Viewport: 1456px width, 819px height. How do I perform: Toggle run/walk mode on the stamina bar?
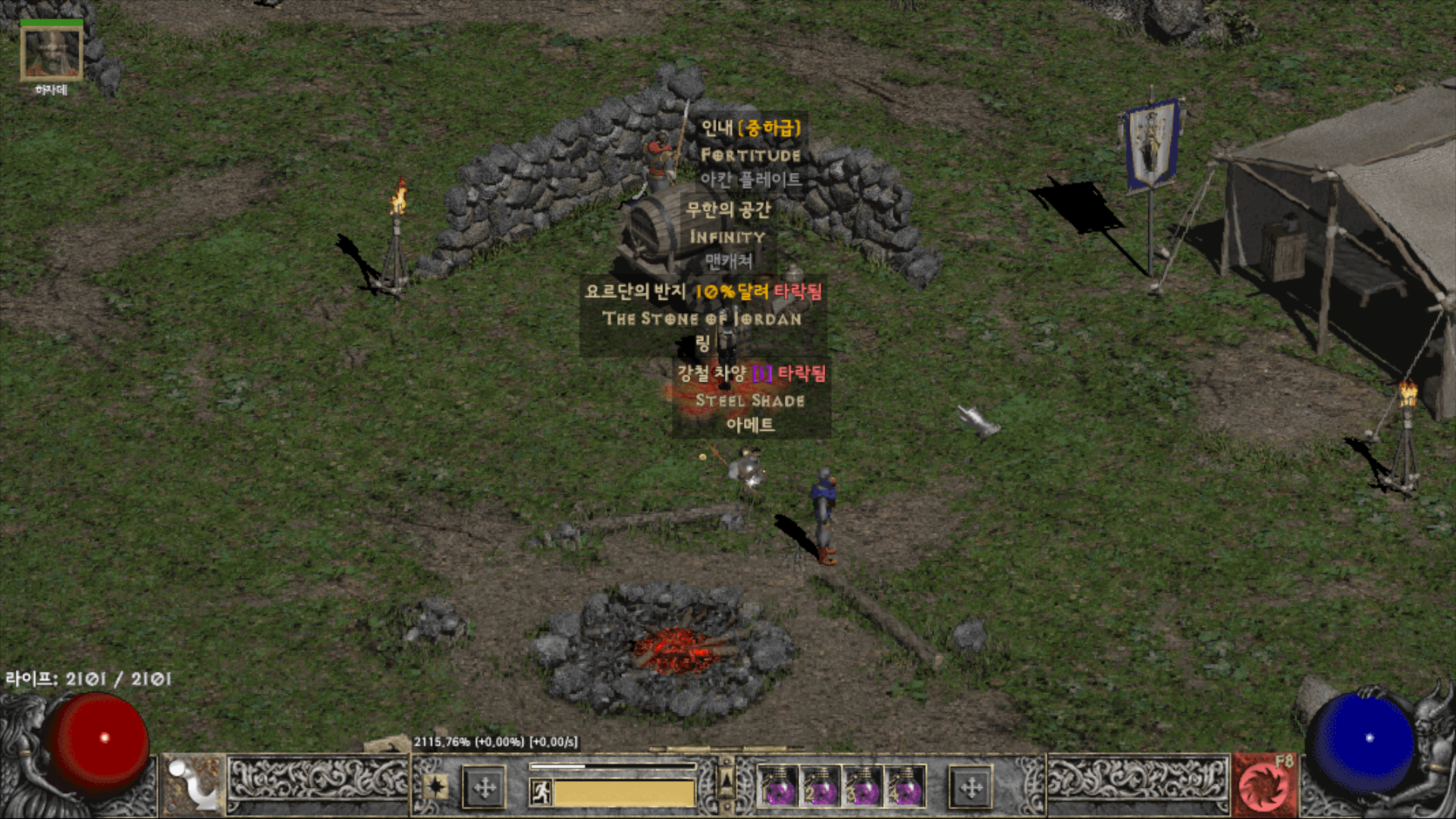coord(541,793)
